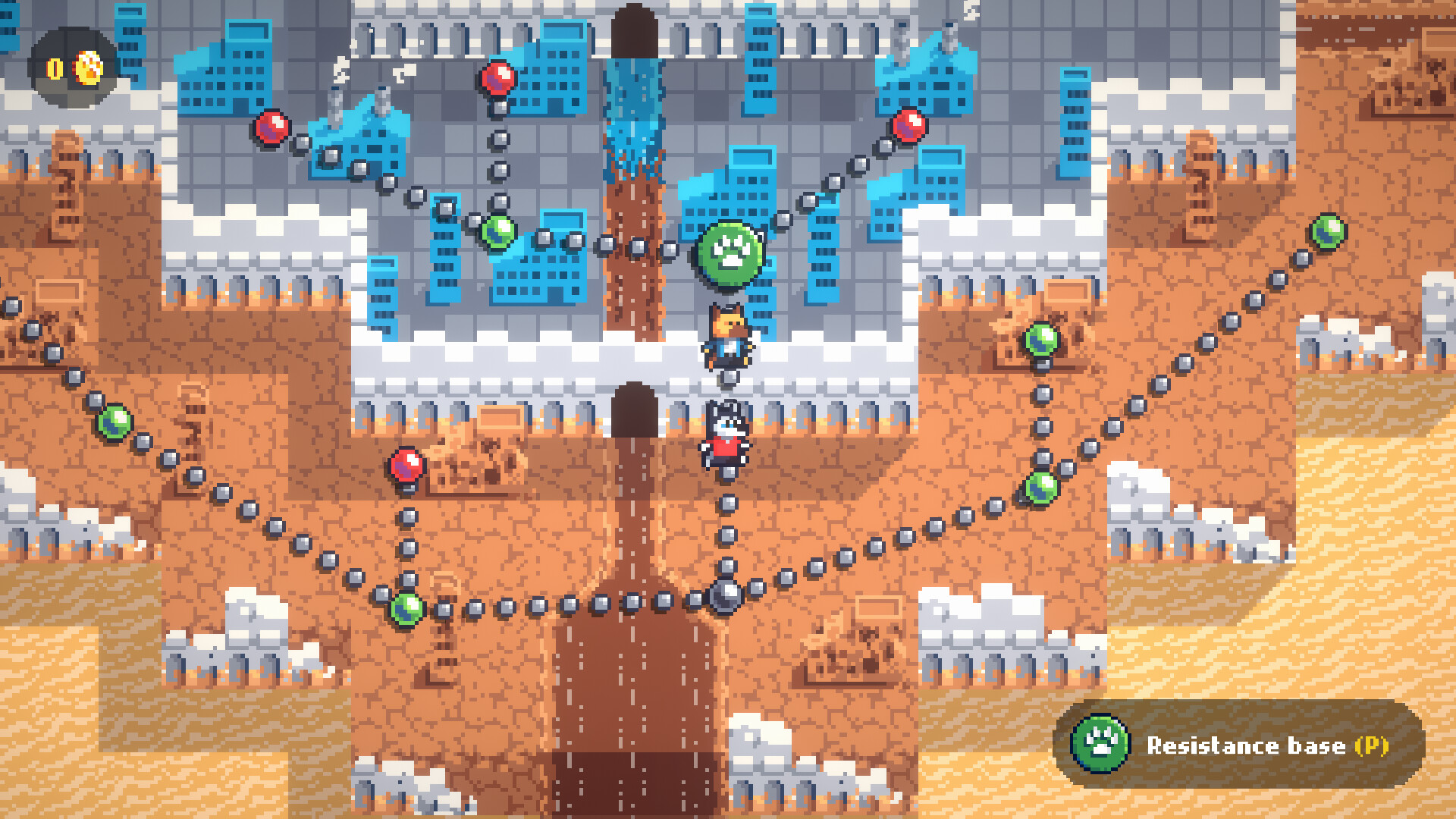Open the coin counter in the top-left HUD

click(x=53, y=67)
